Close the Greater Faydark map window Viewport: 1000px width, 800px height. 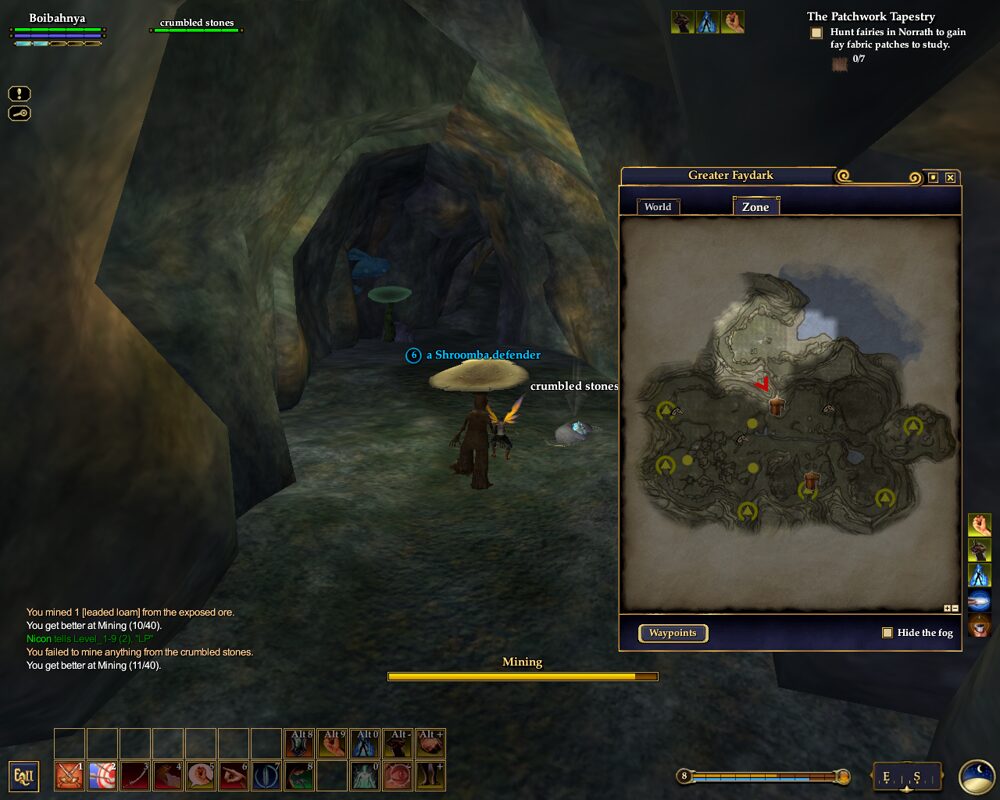pos(951,177)
